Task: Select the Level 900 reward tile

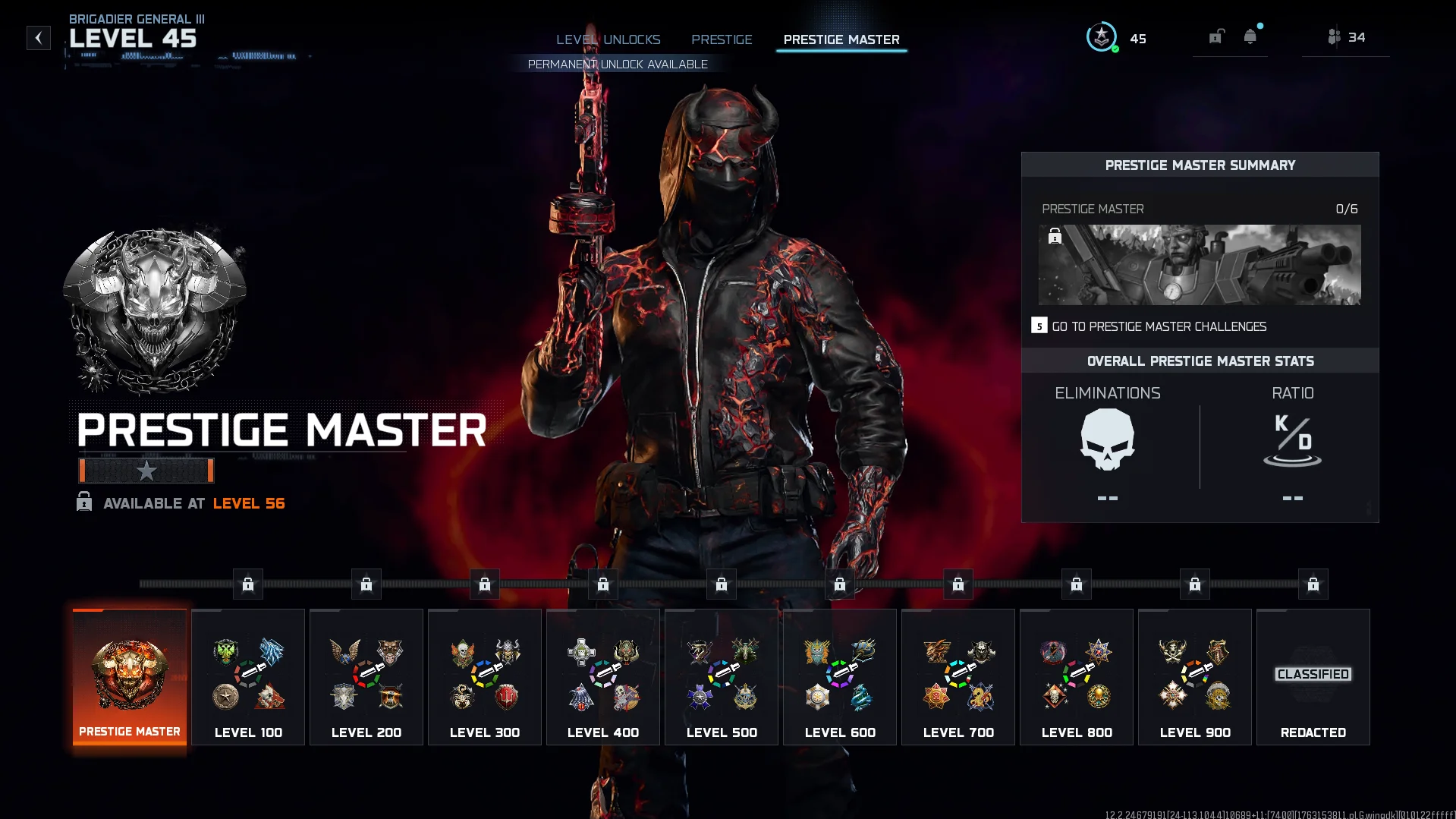Action: pos(1195,677)
